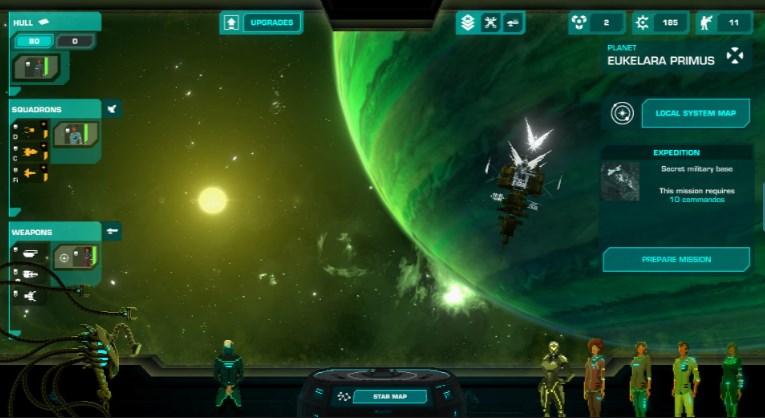Click the Weapons gun icon tab
This screenshot has height=418, width=765.
click(113, 231)
